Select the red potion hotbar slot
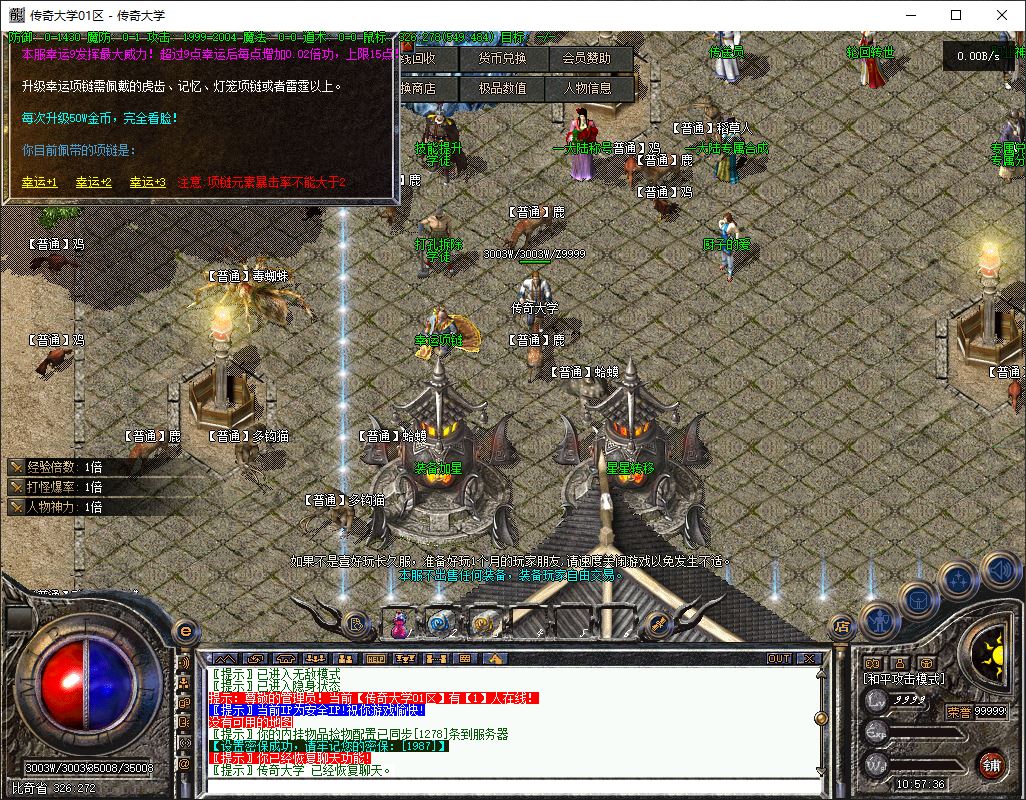This screenshot has height=800, width=1026. [x=399, y=625]
